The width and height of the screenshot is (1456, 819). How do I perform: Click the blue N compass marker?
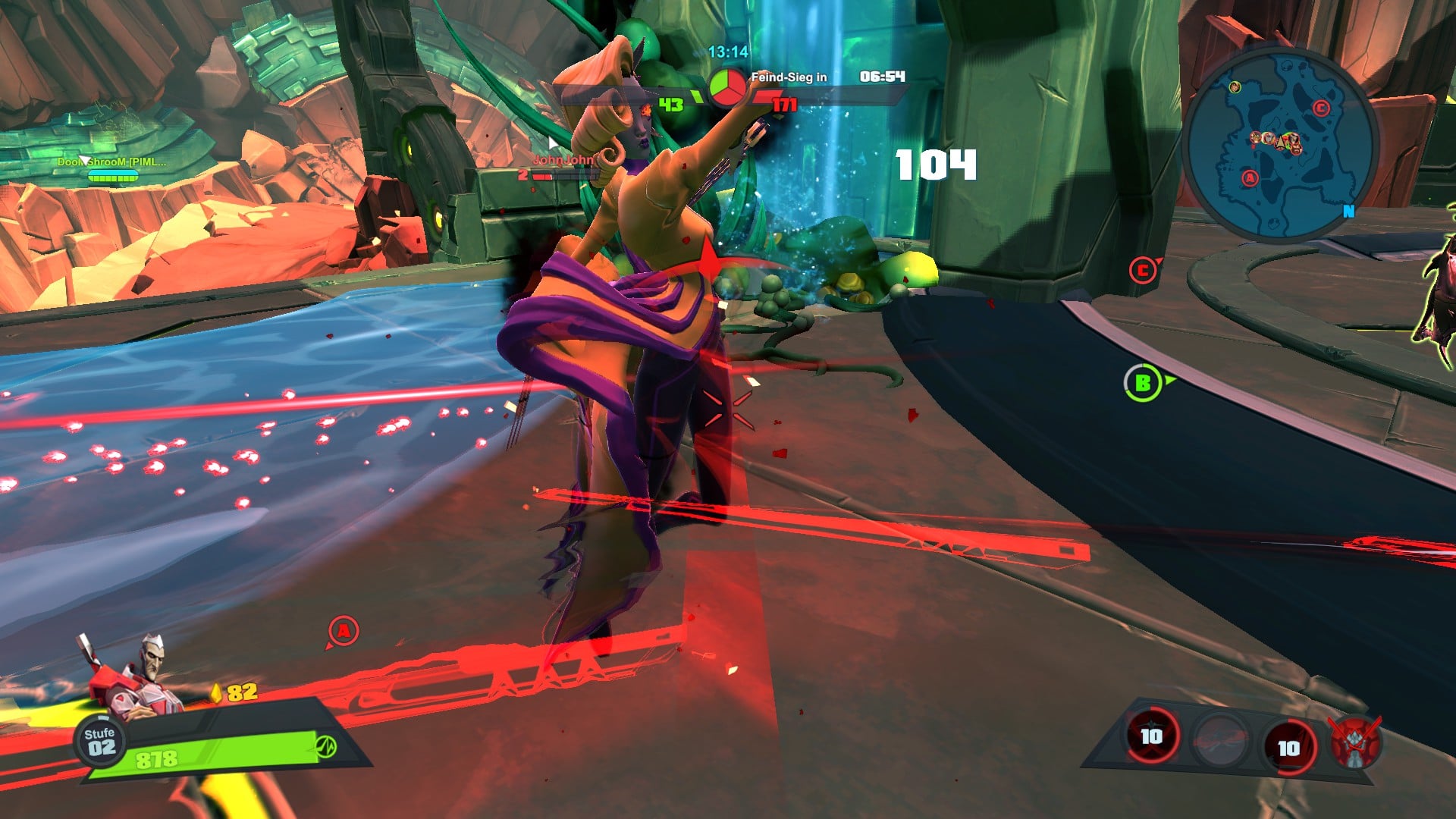tap(1348, 212)
